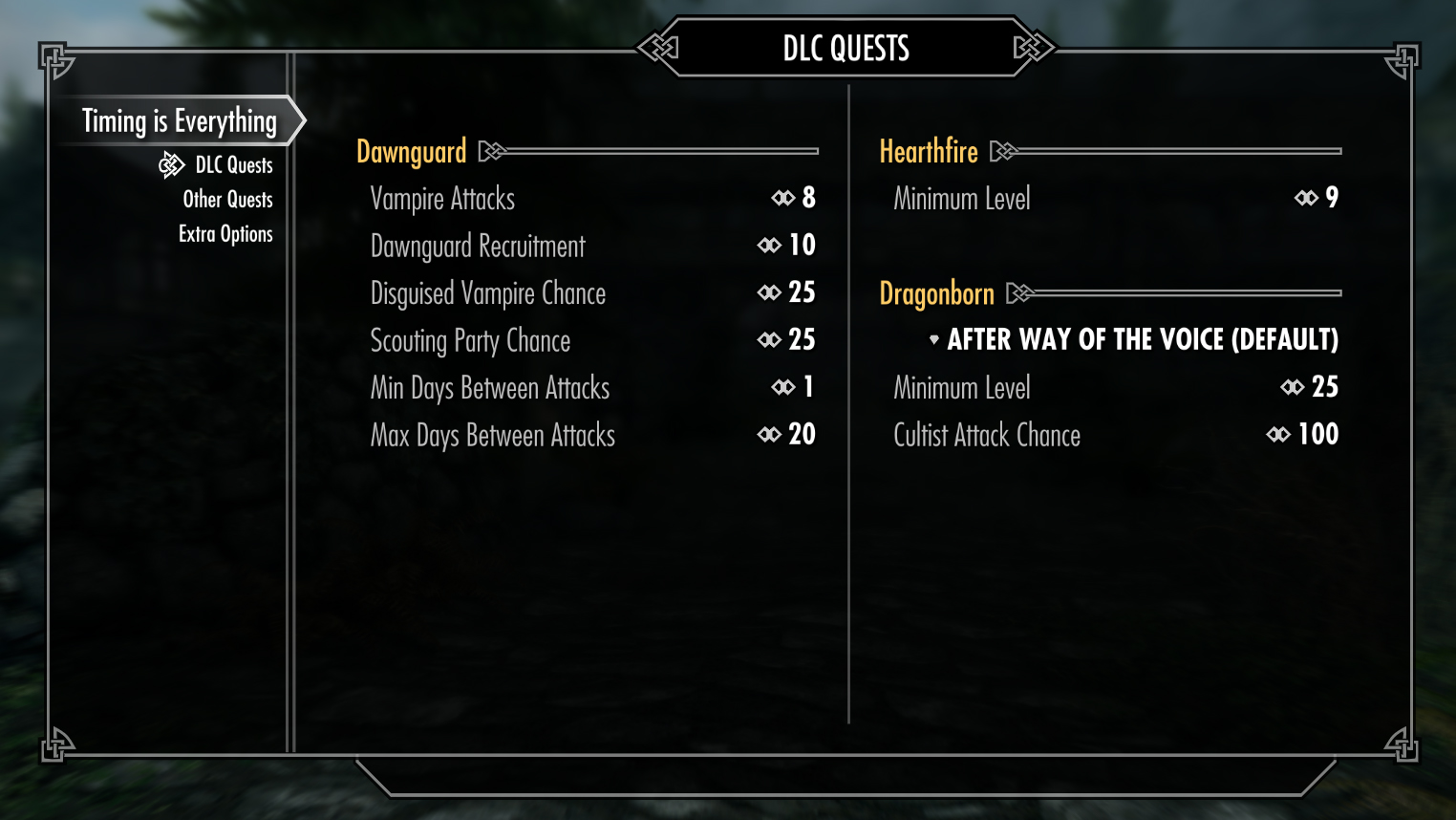Select the Disguised Vampire Chance option
Screen dimensions: 1456x820
tap(592, 293)
